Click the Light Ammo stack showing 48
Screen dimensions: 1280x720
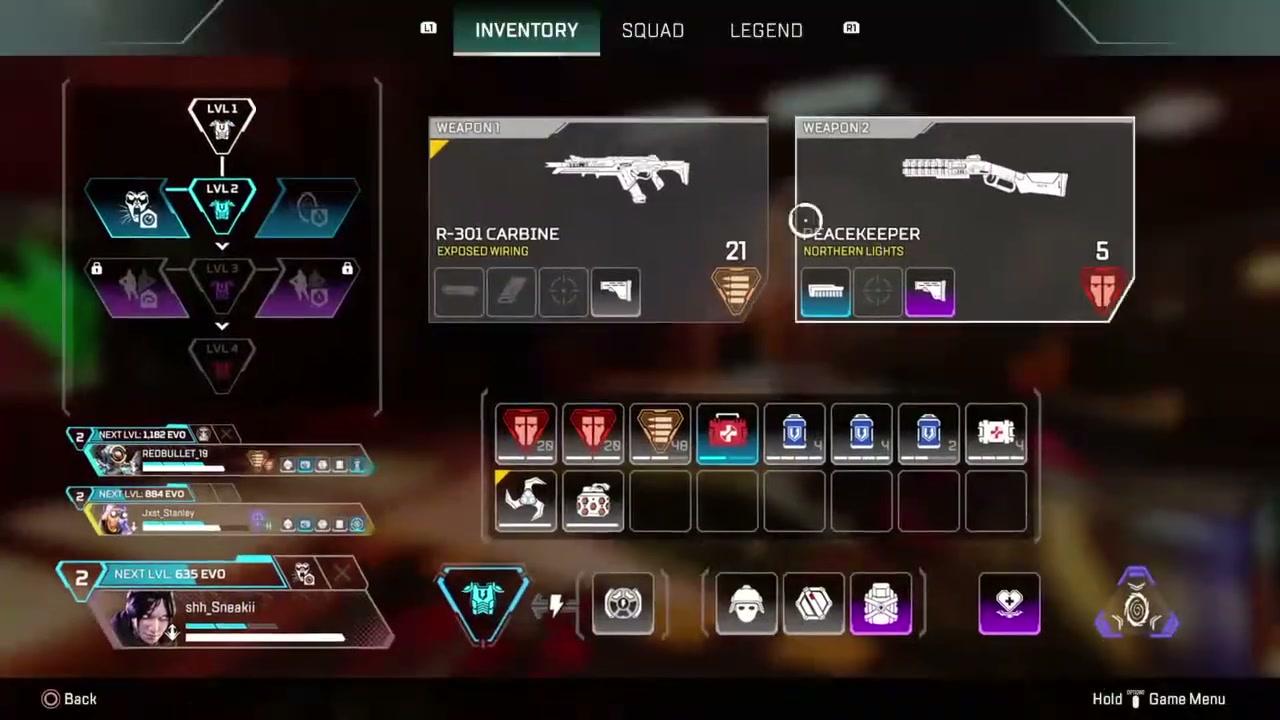(660, 433)
